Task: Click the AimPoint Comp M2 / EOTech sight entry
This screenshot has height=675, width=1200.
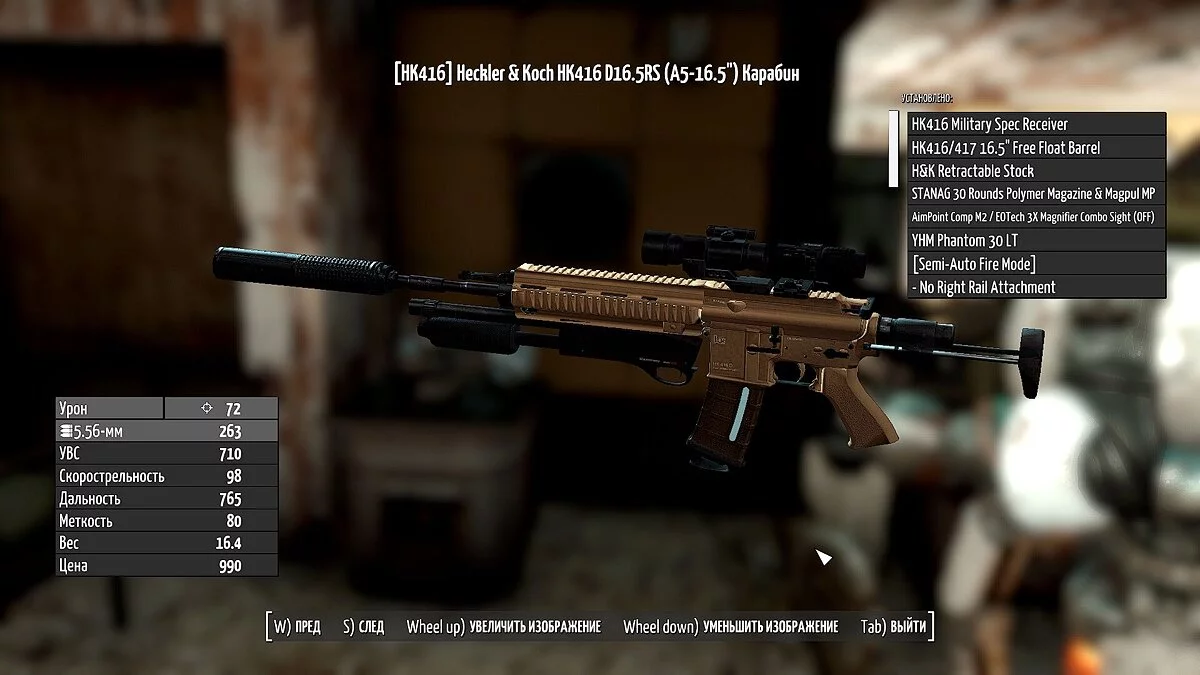Action: (1036, 217)
